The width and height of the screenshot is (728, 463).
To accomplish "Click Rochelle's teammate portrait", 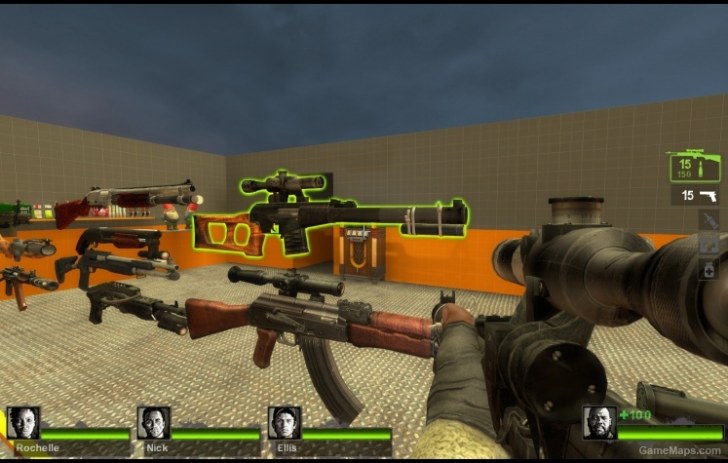I will coord(23,422).
